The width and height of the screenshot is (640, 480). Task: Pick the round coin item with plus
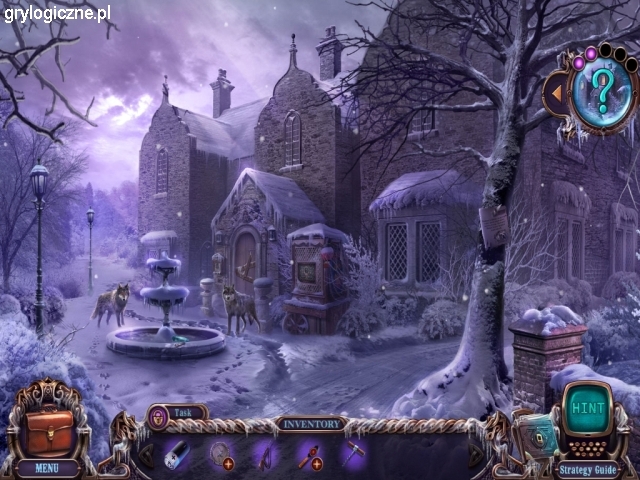[222, 454]
